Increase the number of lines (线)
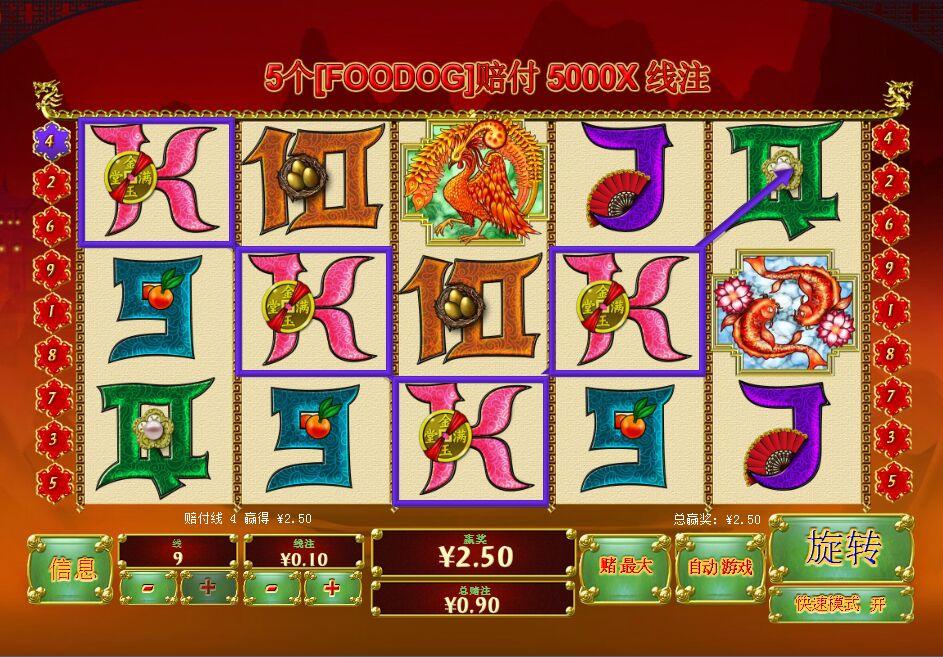 click(x=208, y=588)
